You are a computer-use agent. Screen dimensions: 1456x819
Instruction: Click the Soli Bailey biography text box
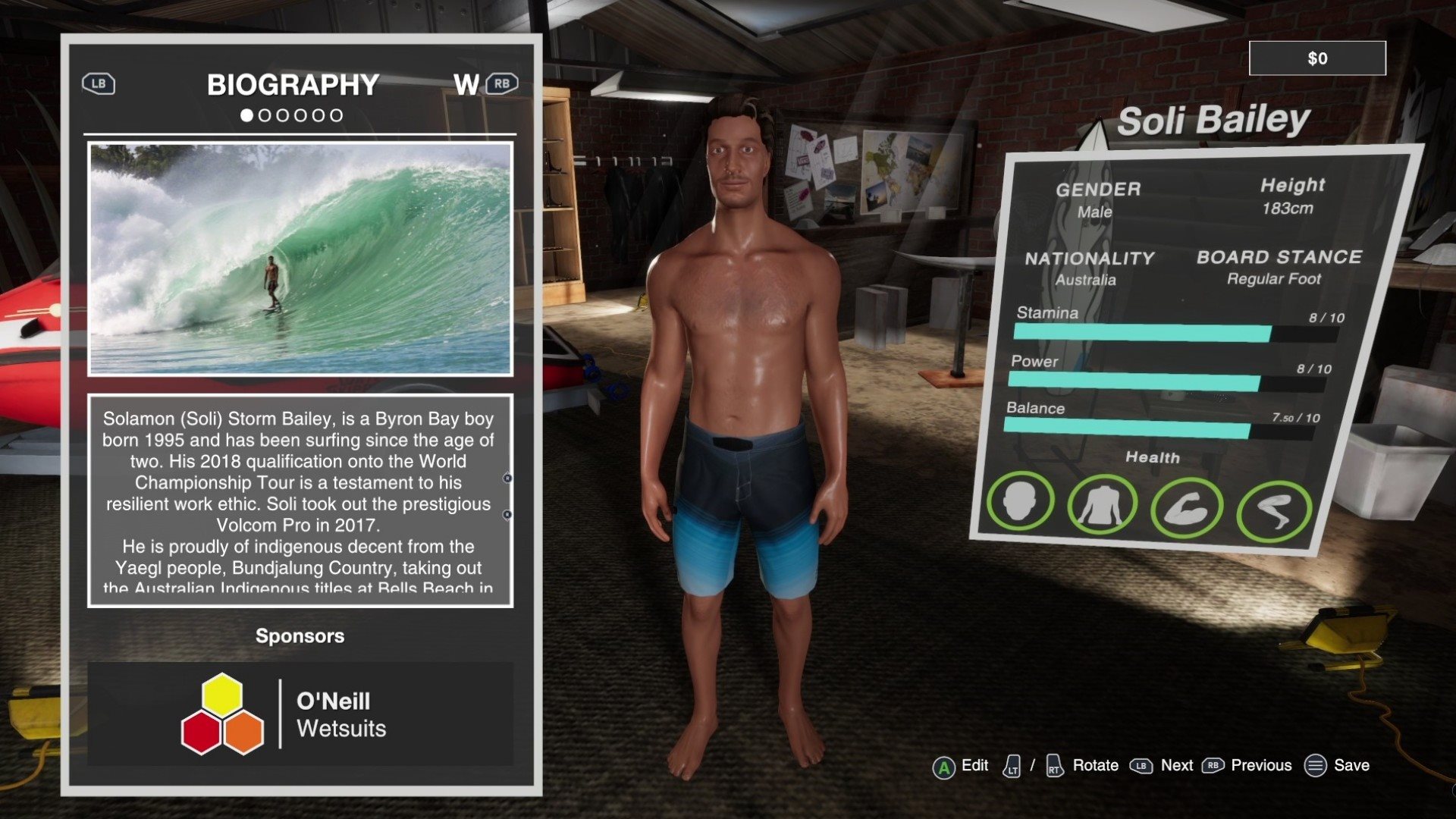(x=300, y=500)
